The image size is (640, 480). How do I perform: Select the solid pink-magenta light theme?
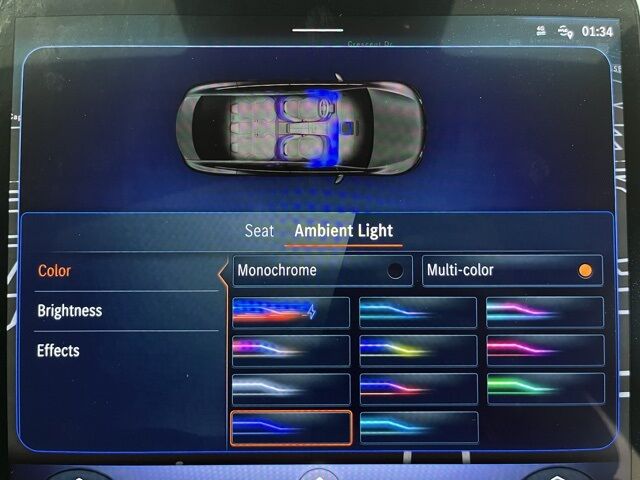[x=545, y=350]
